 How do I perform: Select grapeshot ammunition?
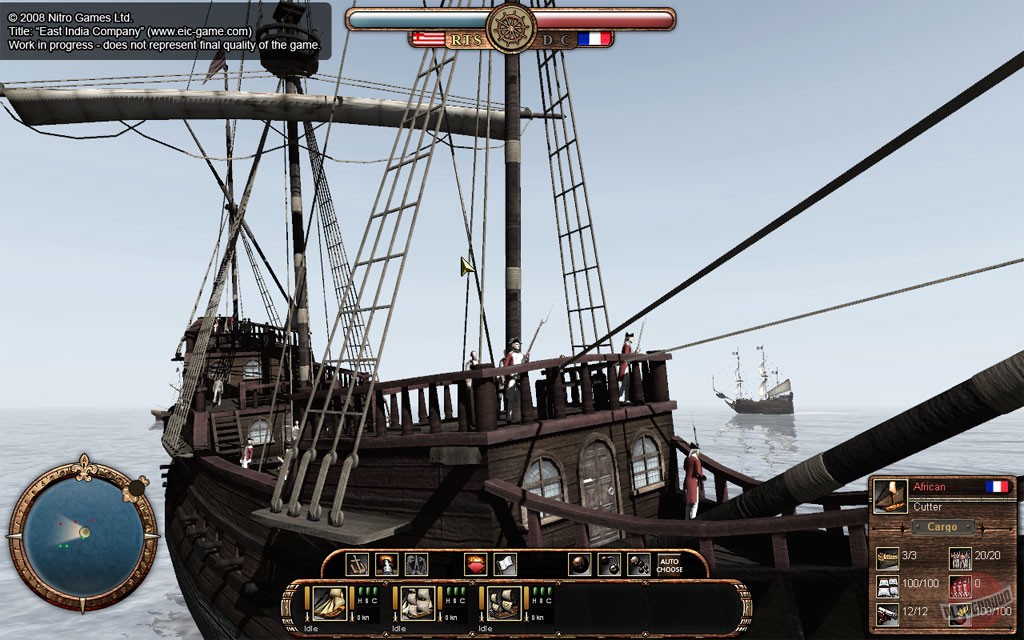click(x=638, y=564)
